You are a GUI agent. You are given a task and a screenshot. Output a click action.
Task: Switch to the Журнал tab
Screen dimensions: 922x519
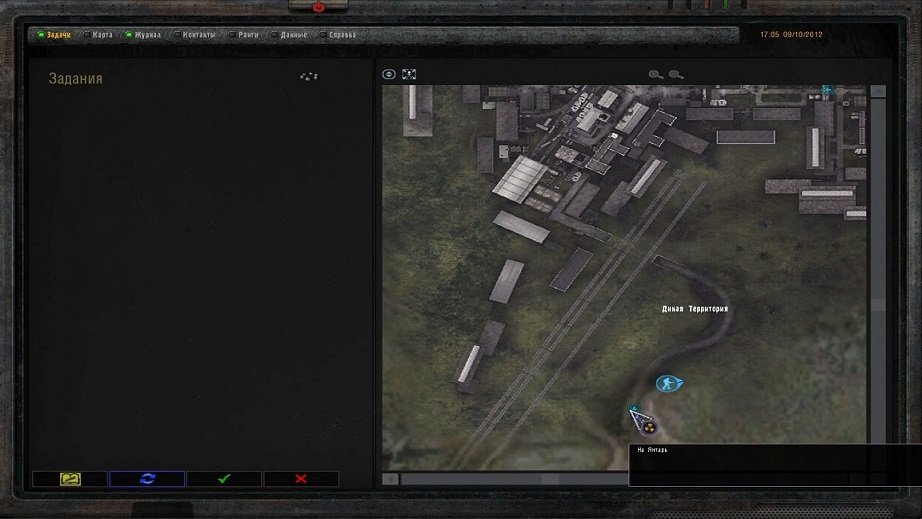(x=146, y=35)
